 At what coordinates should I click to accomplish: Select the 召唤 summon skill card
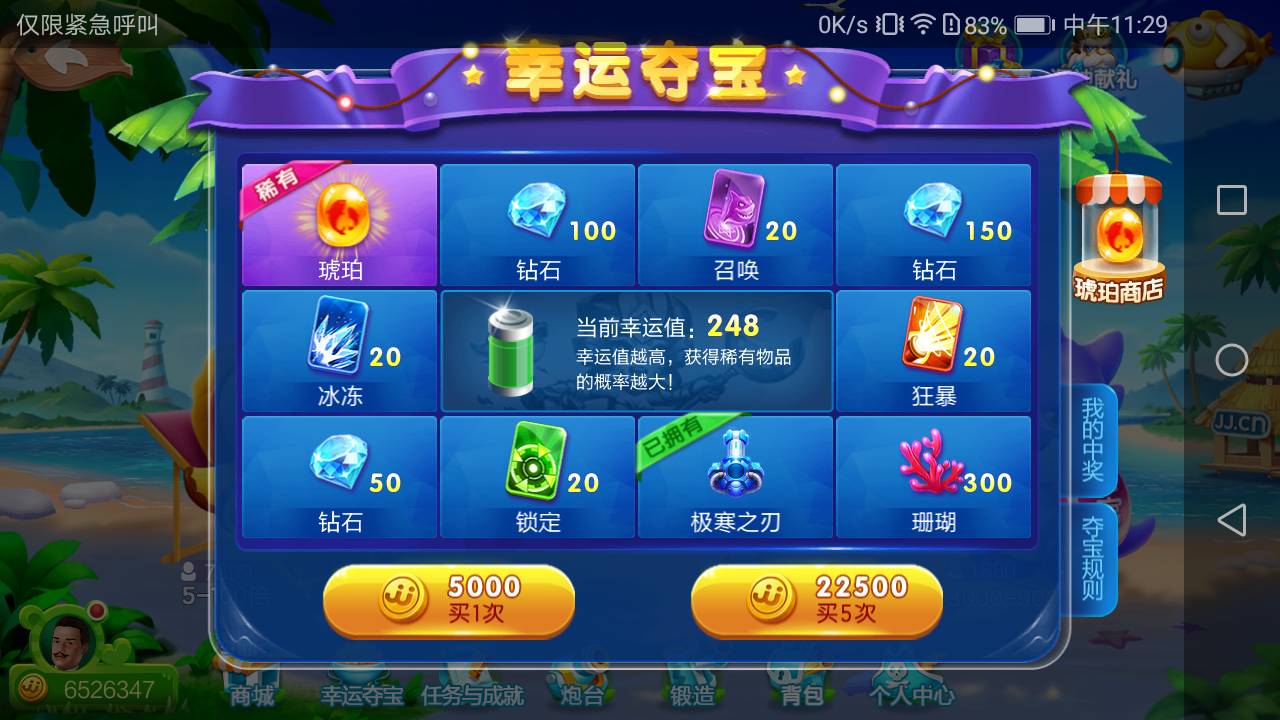click(x=735, y=222)
